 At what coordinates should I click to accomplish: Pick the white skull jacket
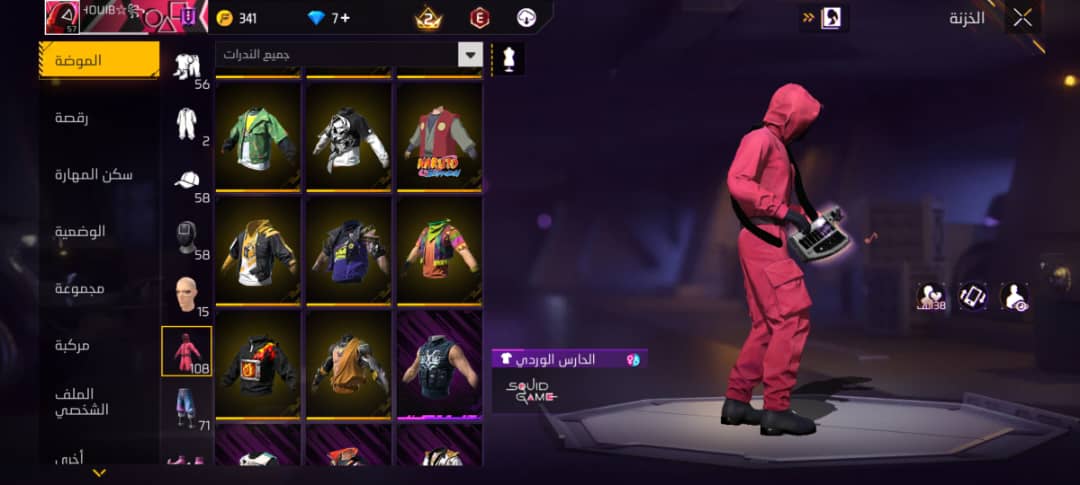point(350,137)
